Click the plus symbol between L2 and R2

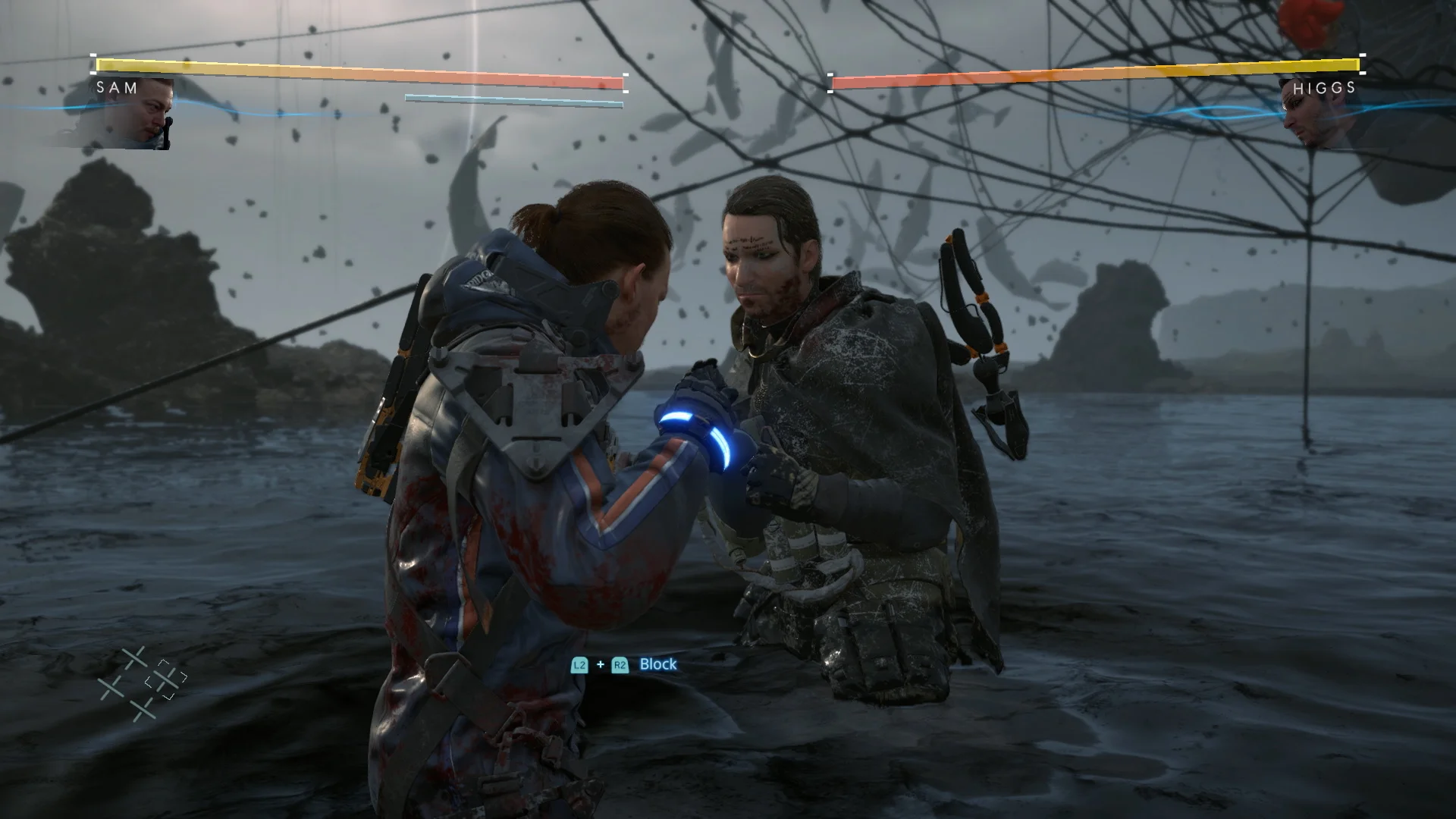pyautogui.click(x=600, y=664)
